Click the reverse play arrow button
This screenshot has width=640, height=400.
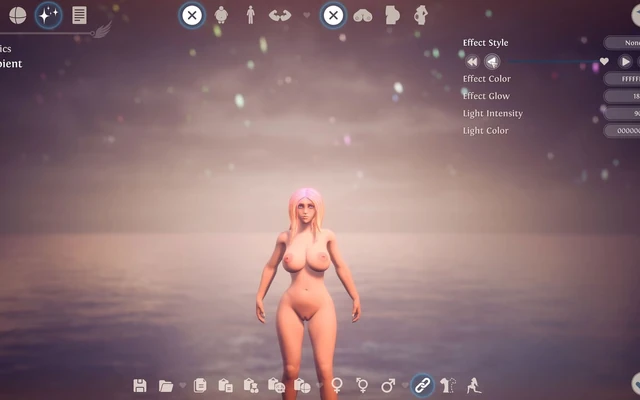pyautogui.click(x=492, y=61)
